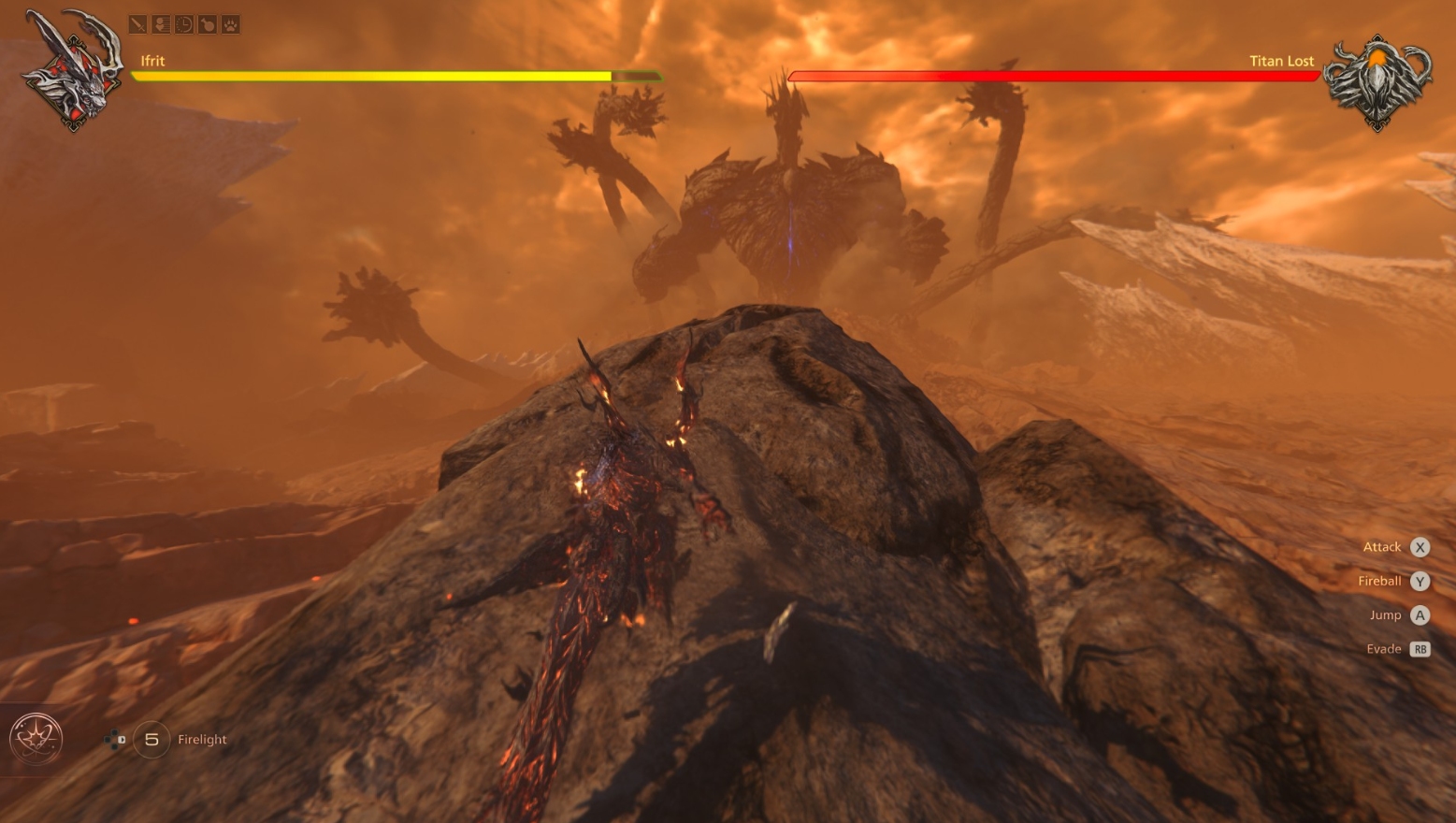Image resolution: width=1456 pixels, height=823 pixels.
Task: Select the paw print status icon
Action: coord(230,24)
